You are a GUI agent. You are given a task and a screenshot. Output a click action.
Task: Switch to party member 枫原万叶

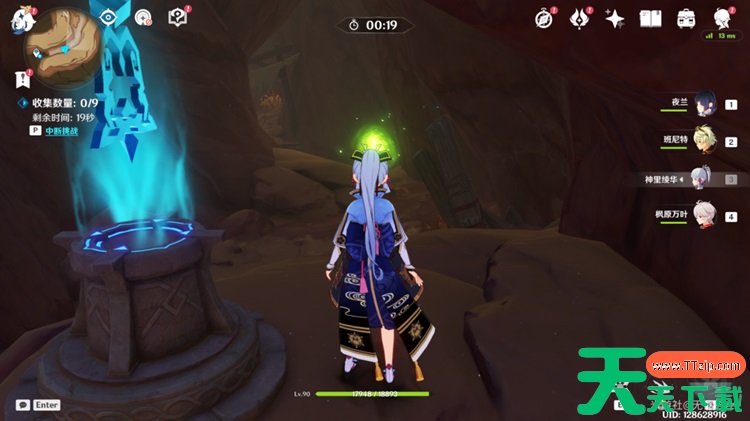click(706, 216)
